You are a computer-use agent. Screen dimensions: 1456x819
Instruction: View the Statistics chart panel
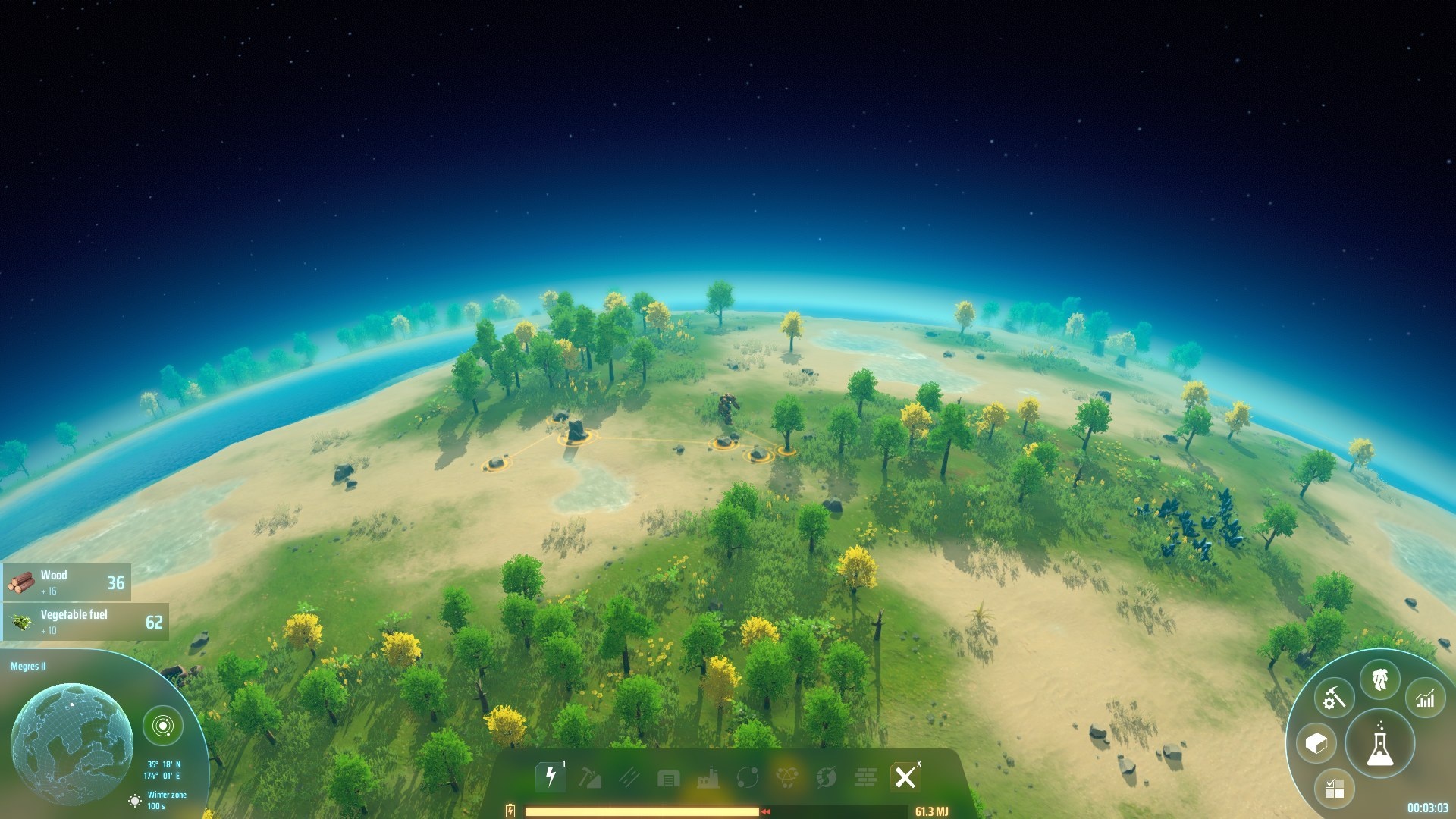click(1425, 698)
